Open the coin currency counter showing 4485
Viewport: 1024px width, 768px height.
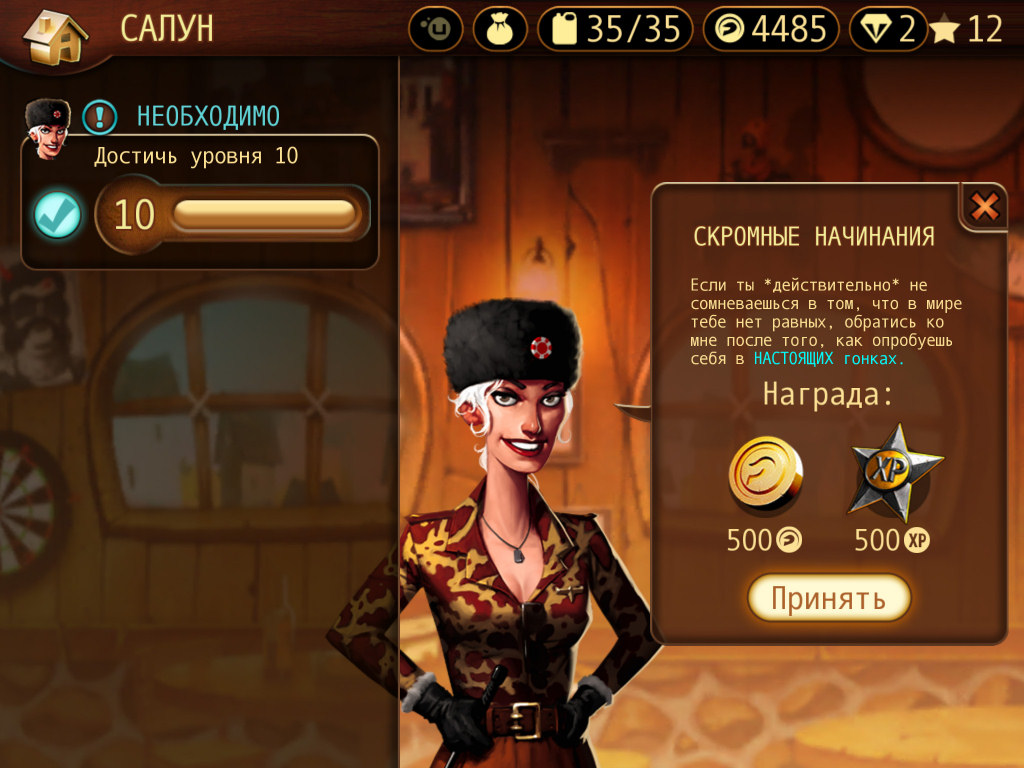point(770,29)
